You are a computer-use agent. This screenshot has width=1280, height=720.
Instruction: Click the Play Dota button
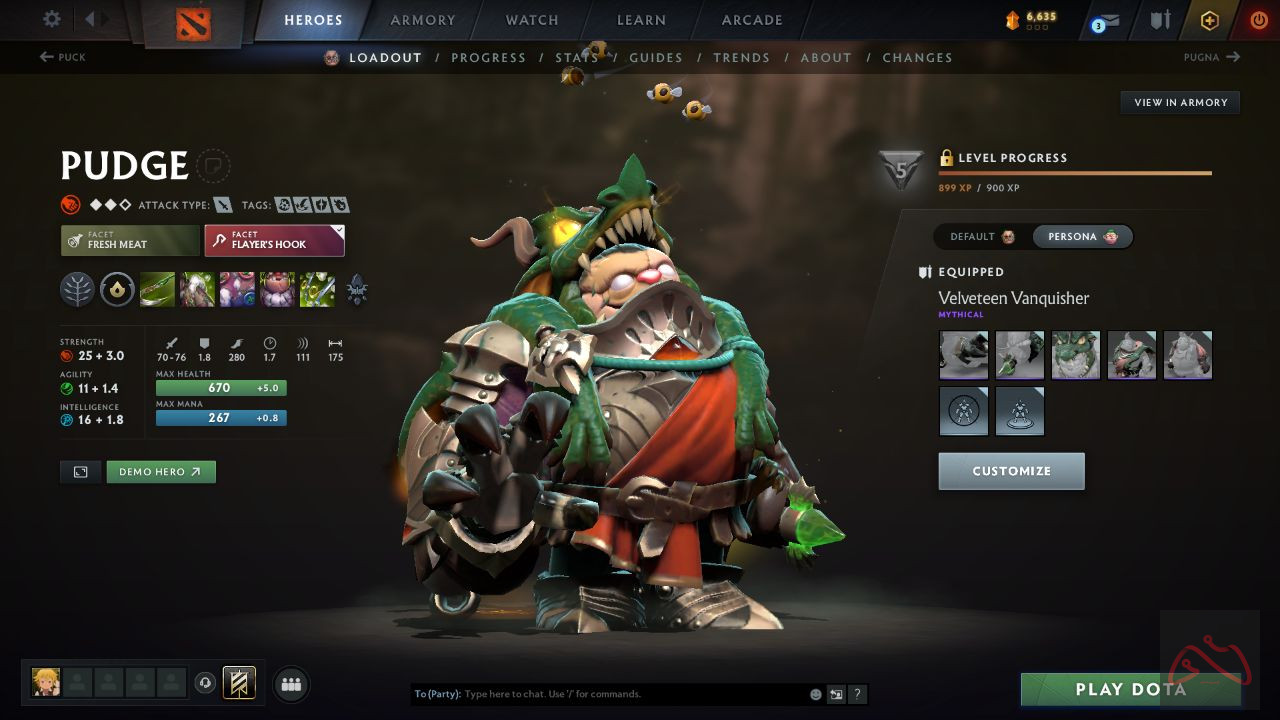click(1130, 689)
